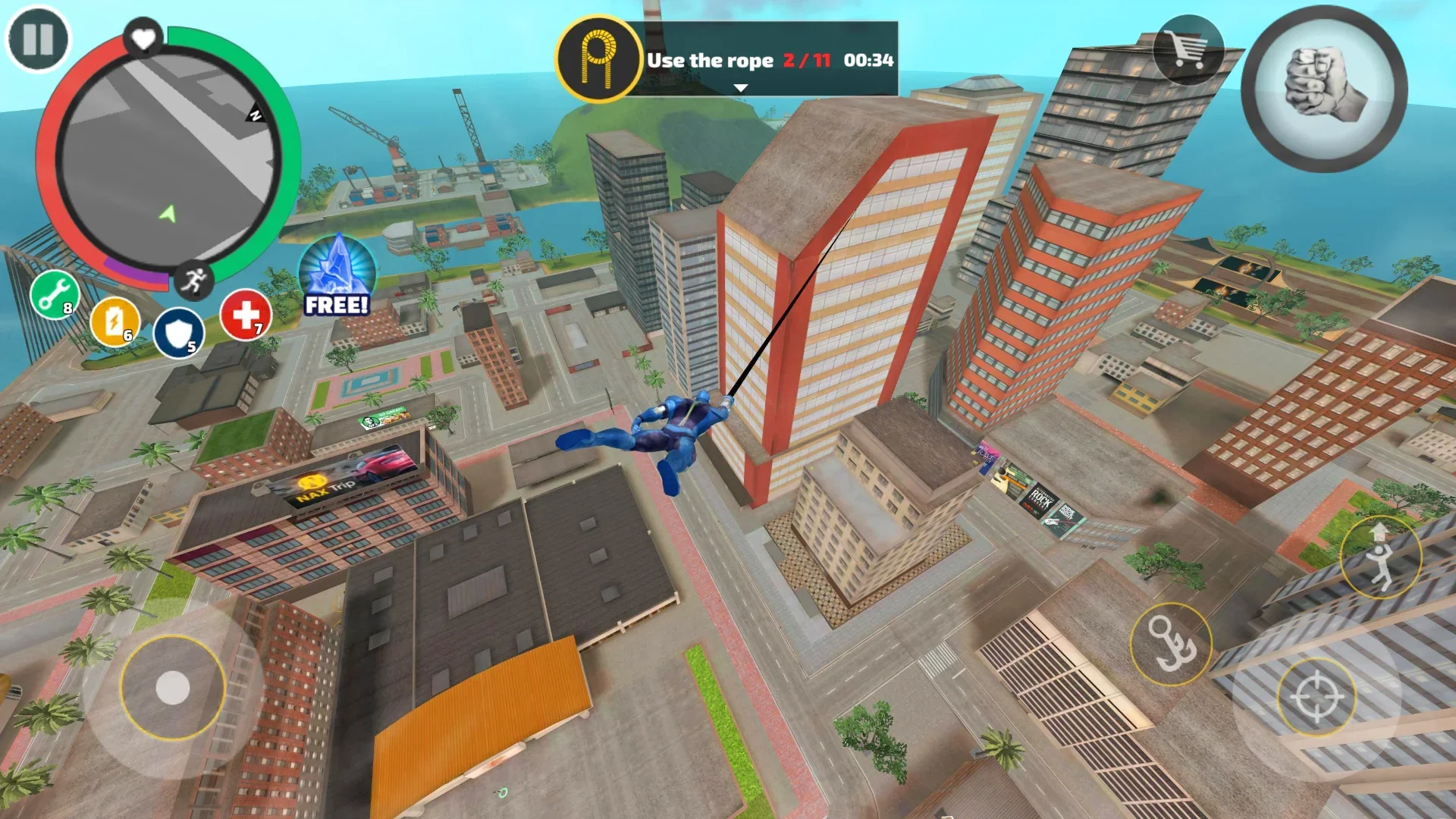1456x819 pixels.
Task: Tap the heart icon above the minimap
Action: click(143, 36)
